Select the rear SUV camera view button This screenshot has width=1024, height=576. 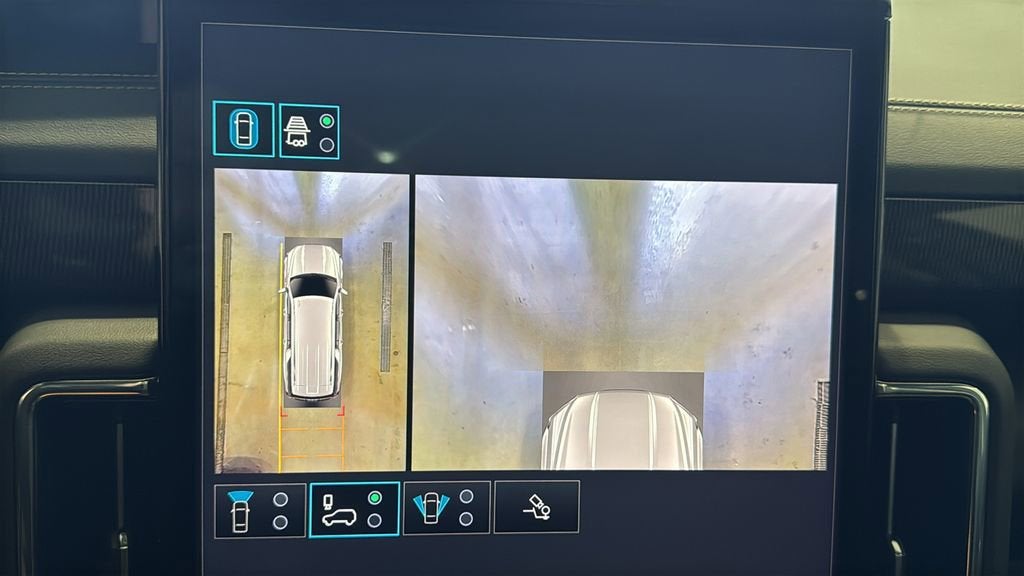click(354, 509)
